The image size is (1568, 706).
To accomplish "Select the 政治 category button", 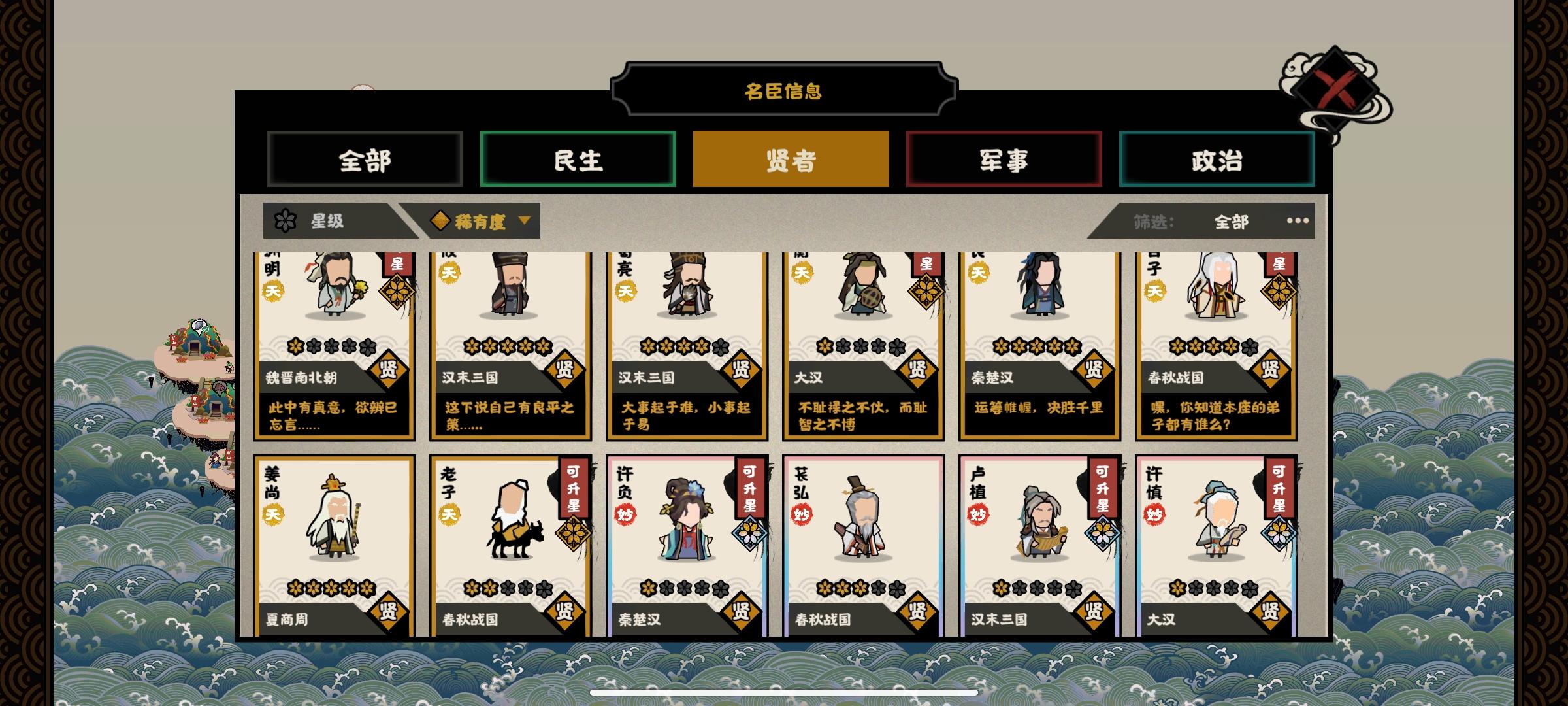I will [1217, 159].
